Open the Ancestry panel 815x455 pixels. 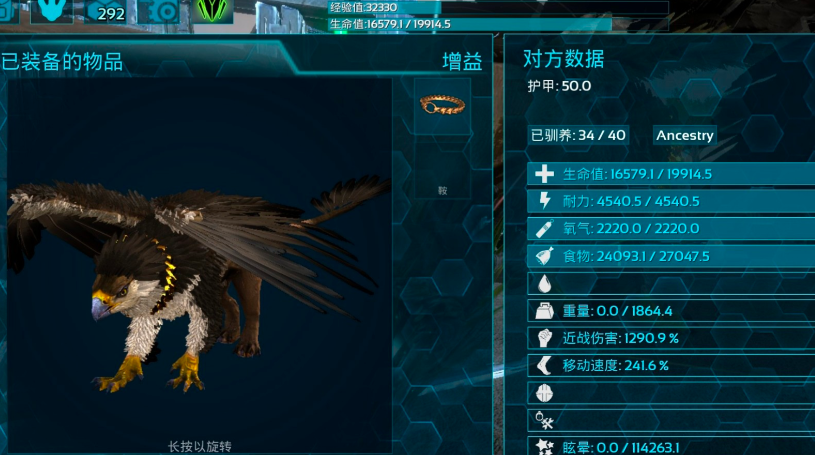click(685, 135)
